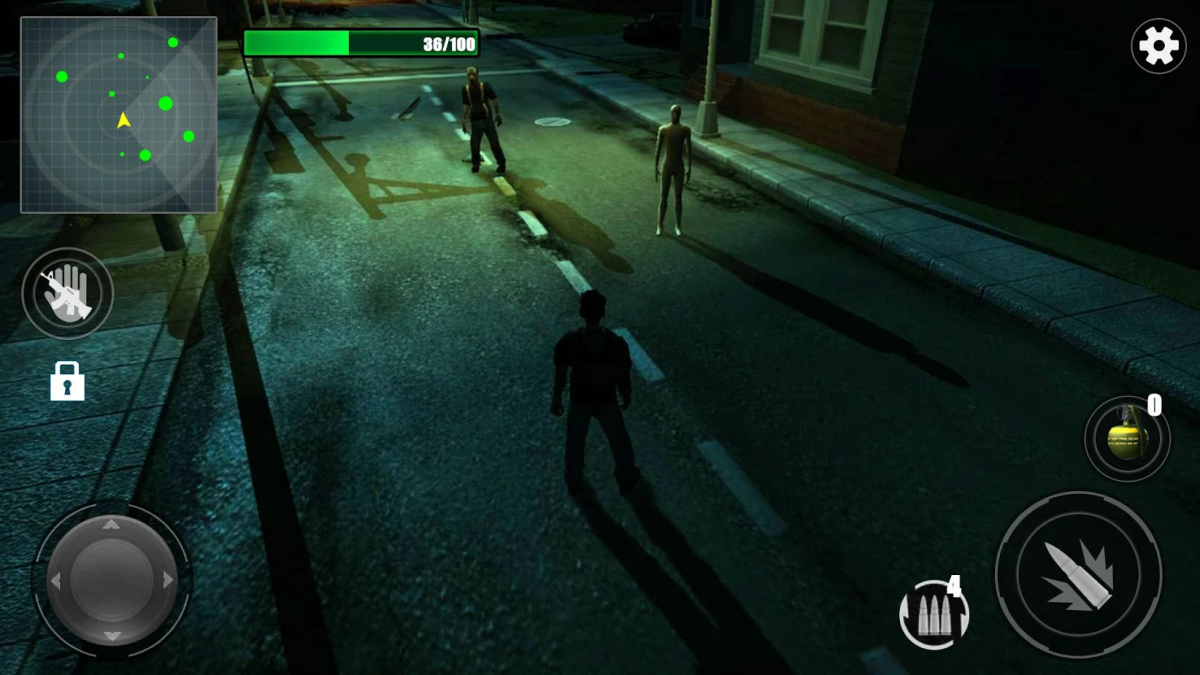1200x675 pixels.
Task: Tap the virtual movement joystick
Action: (x=112, y=580)
